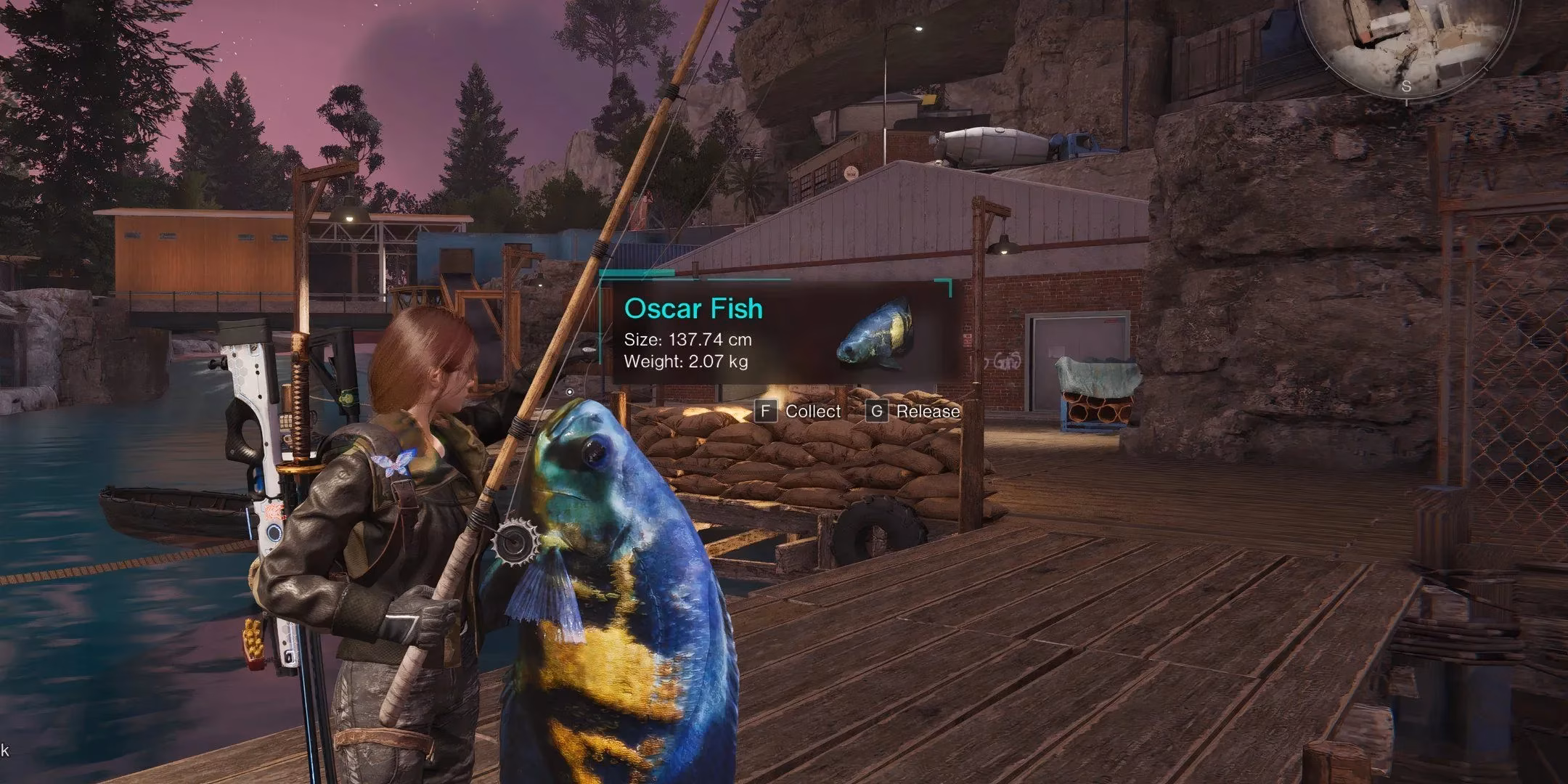The image size is (1568, 784).
Task: Click the F key icon beside Collect
Action: coord(766,412)
